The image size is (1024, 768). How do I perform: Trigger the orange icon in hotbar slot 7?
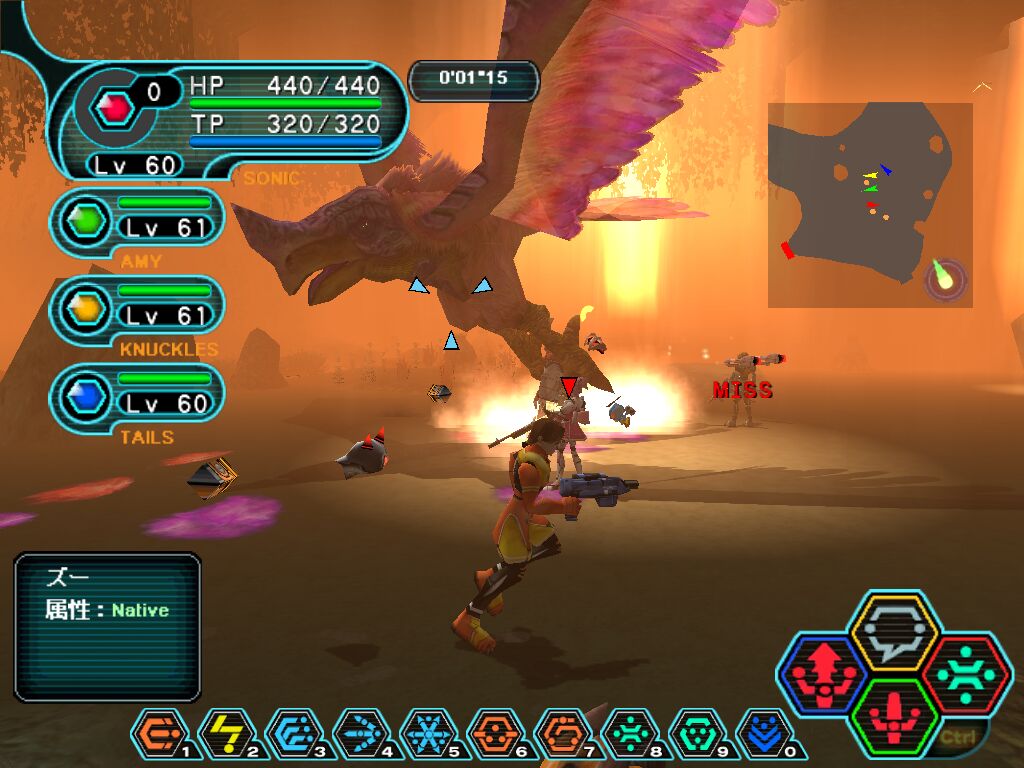click(x=562, y=737)
